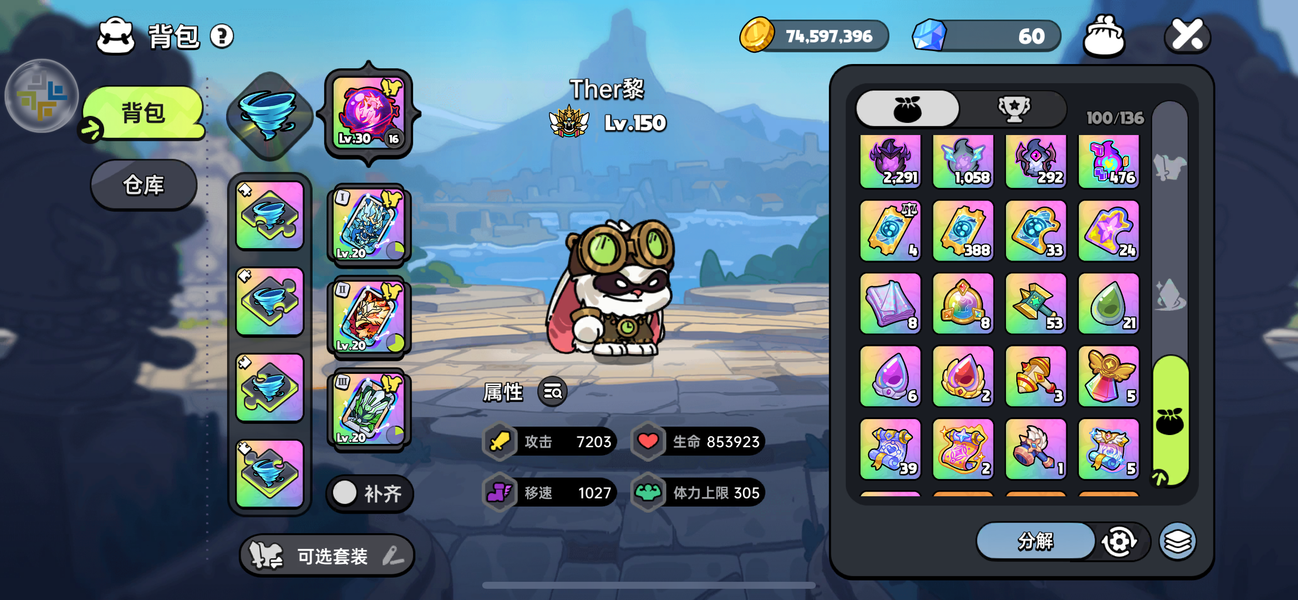Image resolution: width=1298 pixels, height=600 pixels.
Task: Select the 背包 backpack section
Action: (x=144, y=113)
